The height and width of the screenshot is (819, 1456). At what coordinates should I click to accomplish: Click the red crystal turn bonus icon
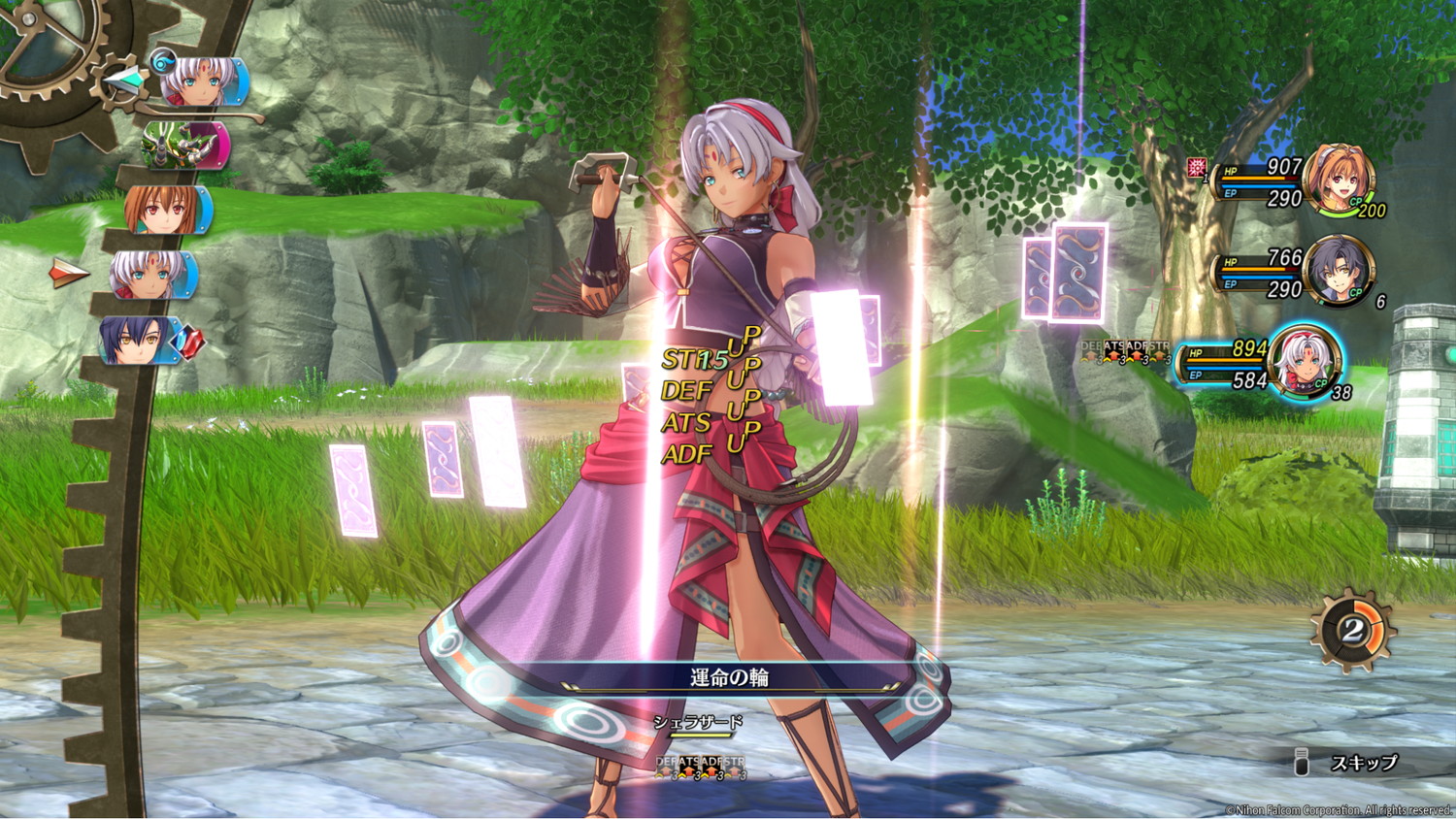pos(188,342)
